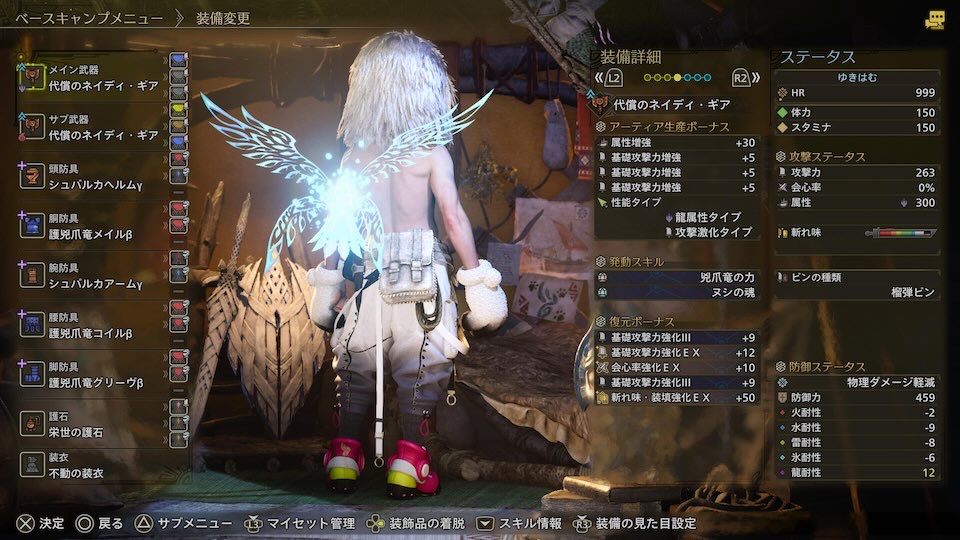
Task: Choose the 頭防具 シュバルカヘルムγ slot
Action: (100, 176)
